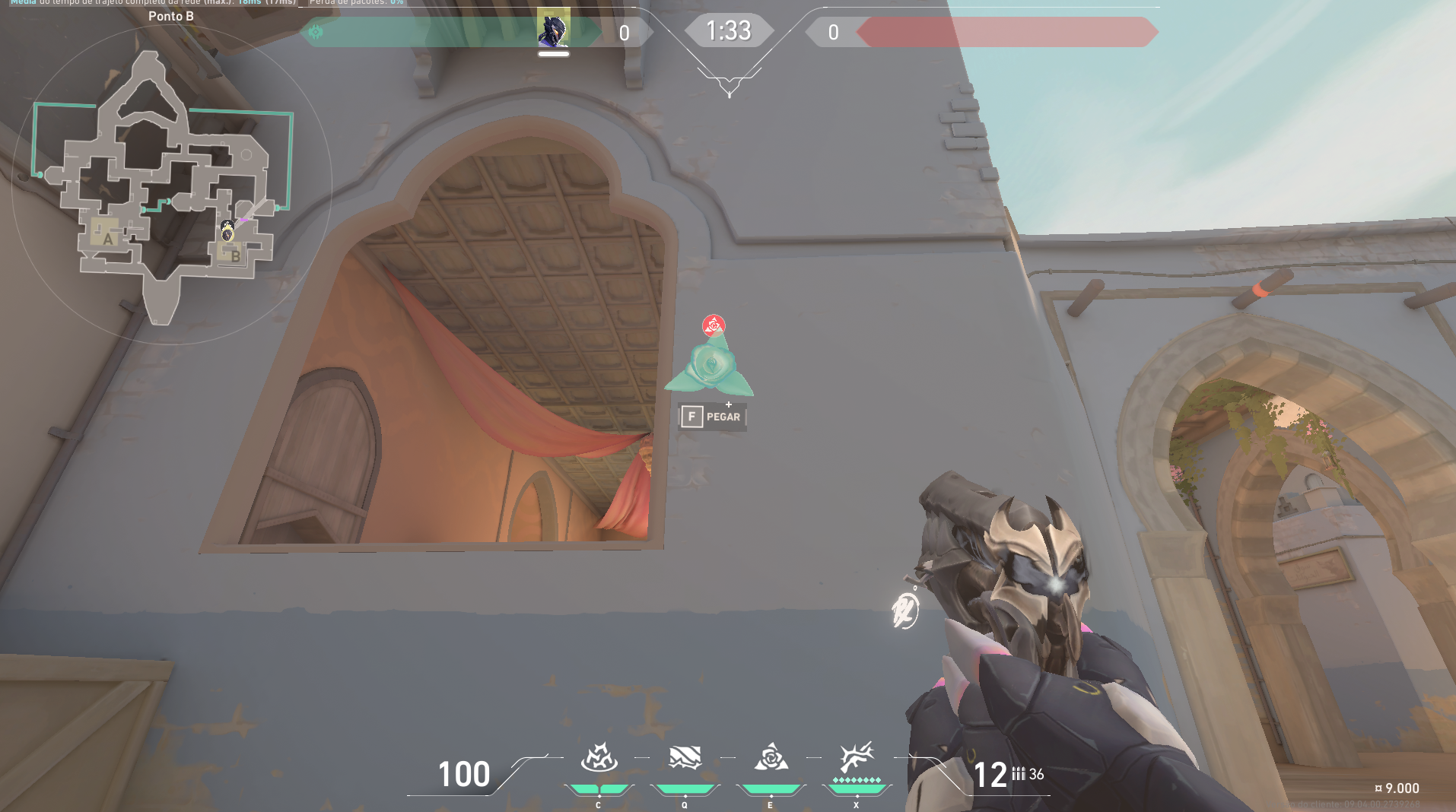Select the Shear wall ability icon

tap(685, 758)
